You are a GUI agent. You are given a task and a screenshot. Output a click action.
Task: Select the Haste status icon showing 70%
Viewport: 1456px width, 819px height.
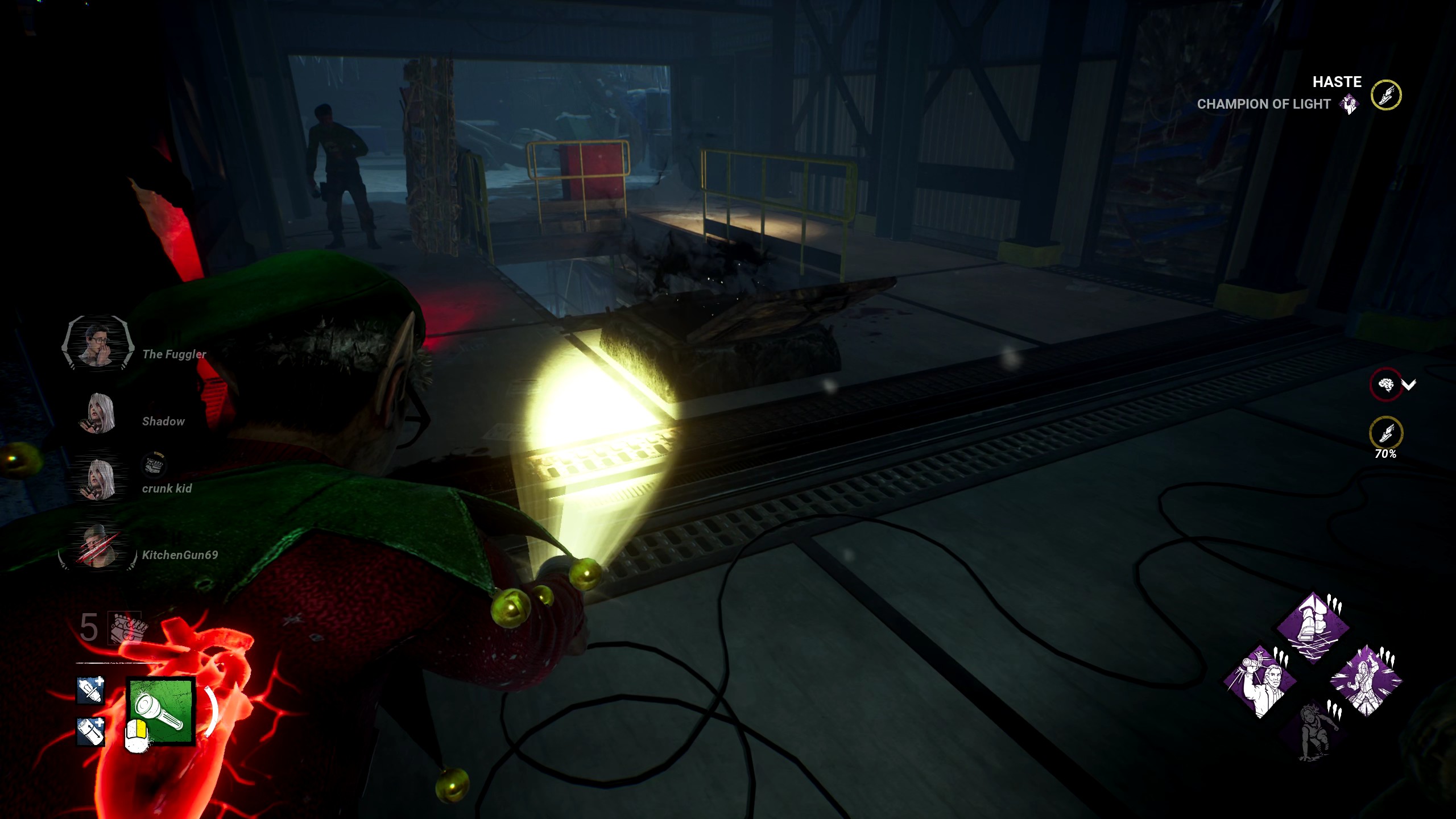[1386, 433]
